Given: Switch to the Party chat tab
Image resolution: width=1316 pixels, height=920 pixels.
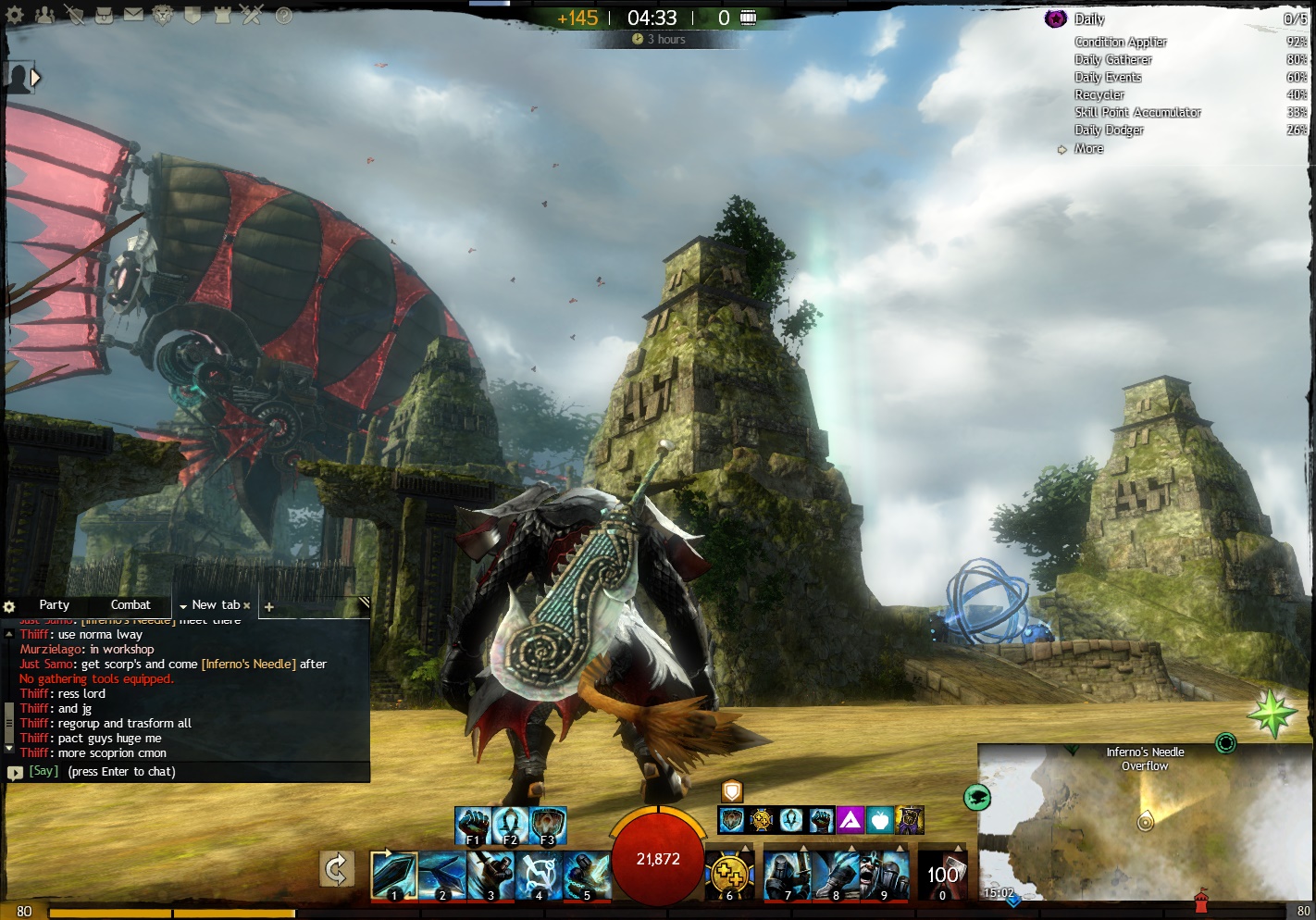Looking at the screenshot, I should (x=54, y=605).
